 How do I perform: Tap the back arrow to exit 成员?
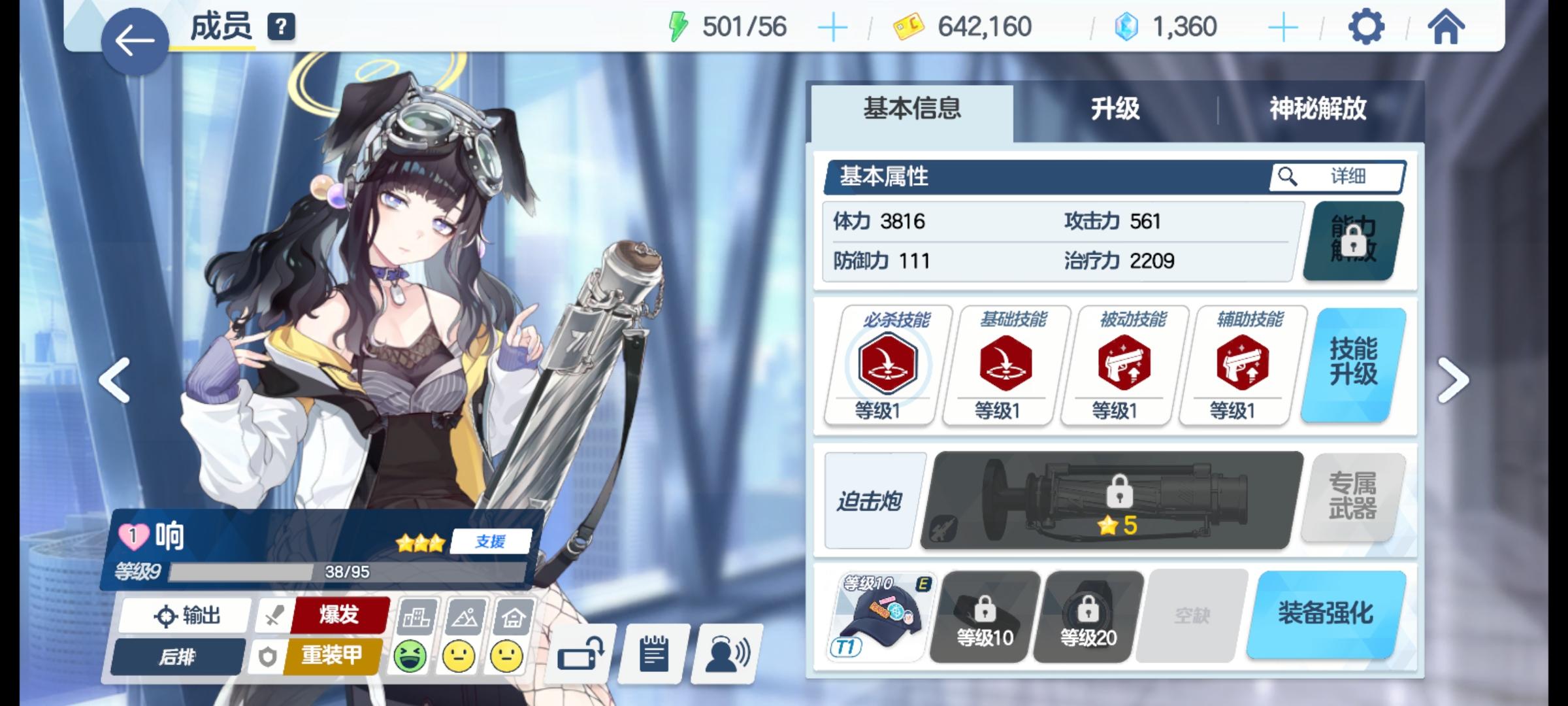tap(135, 38)
